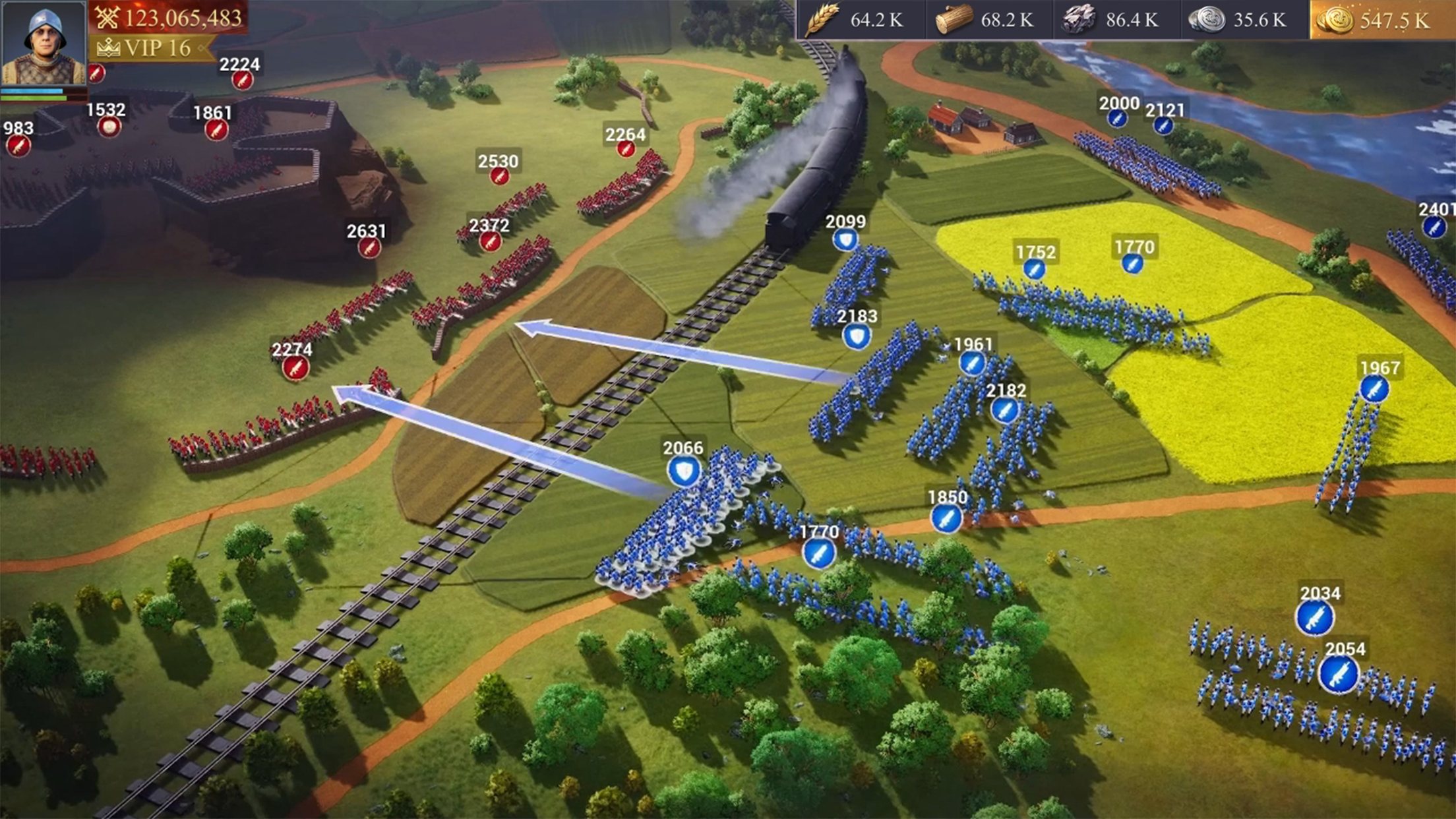The image size is (1456, 819).
Task: Pick the blue rifle unit marker 2034
Action: (x=1315, y=619)
